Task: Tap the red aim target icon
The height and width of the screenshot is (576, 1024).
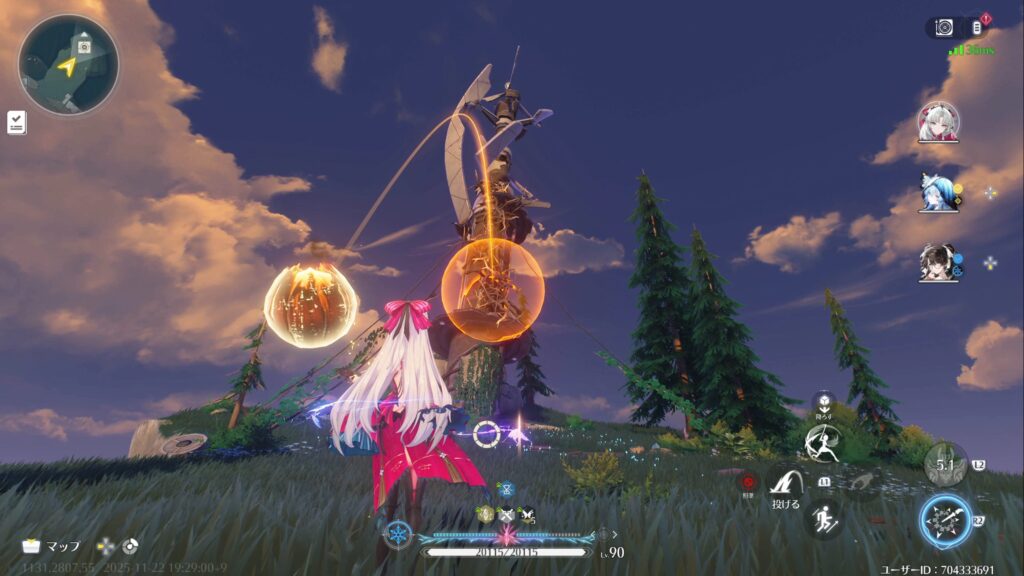Action: click(747, 483)
